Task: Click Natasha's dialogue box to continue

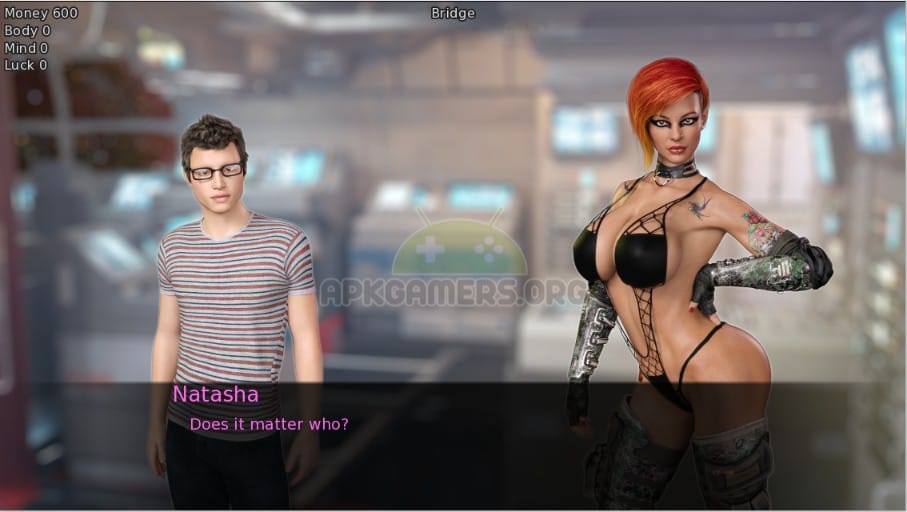Action: coord(453,440)
